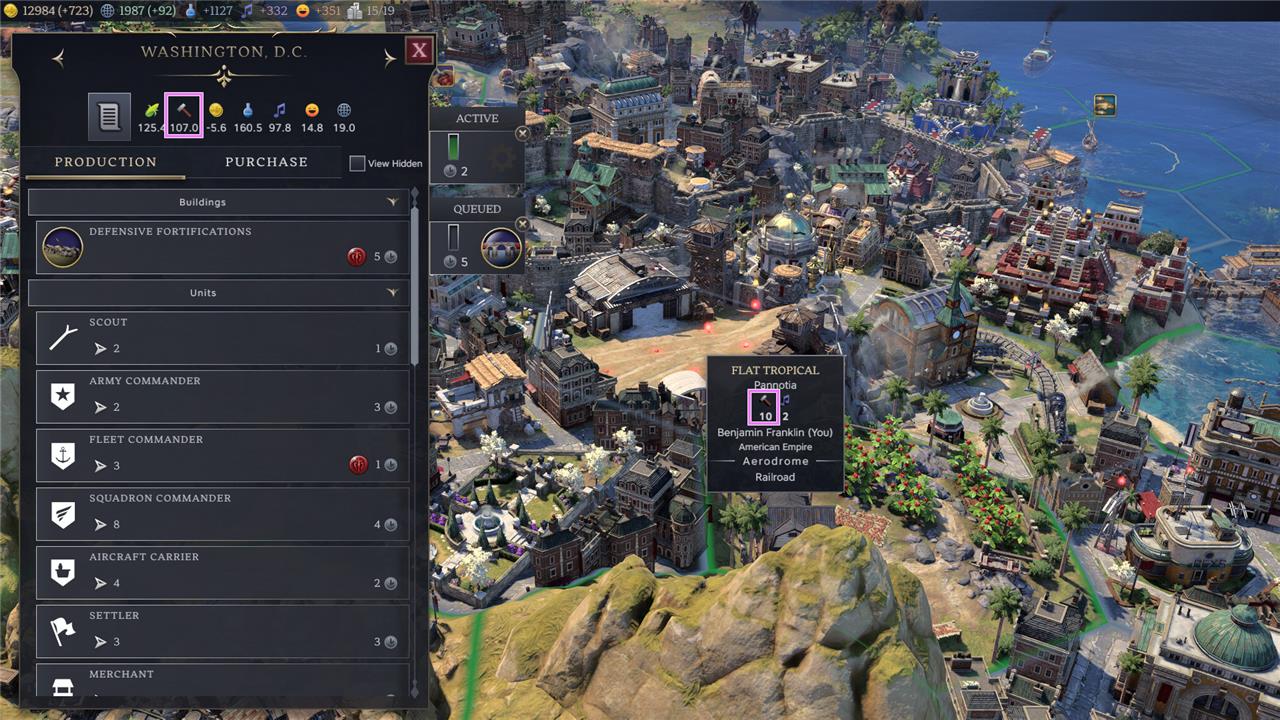
Task: Cancel the Queued Defensive Fortifications item
Action: 522,224
